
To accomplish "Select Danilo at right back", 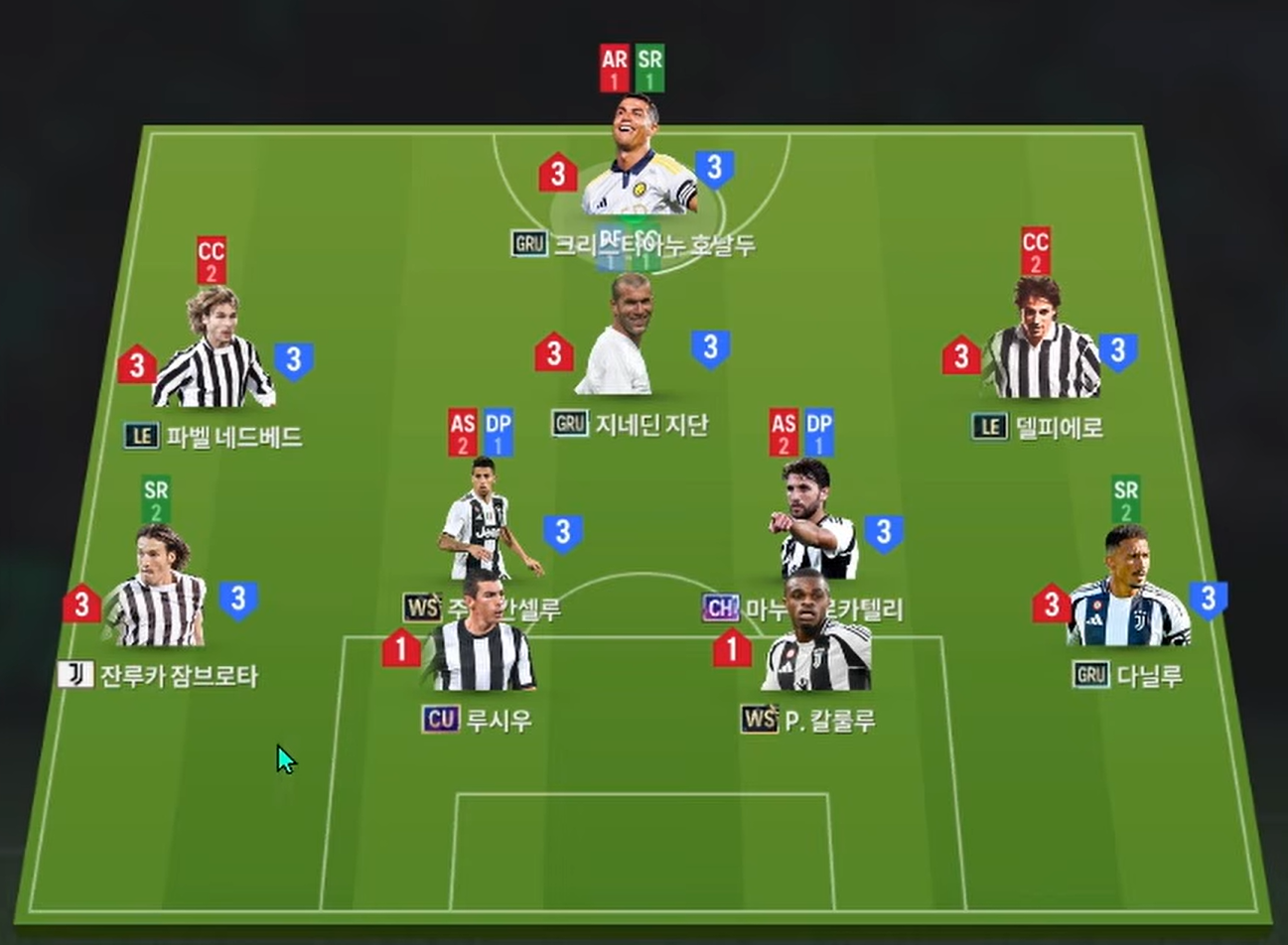I will (1127, 591).
